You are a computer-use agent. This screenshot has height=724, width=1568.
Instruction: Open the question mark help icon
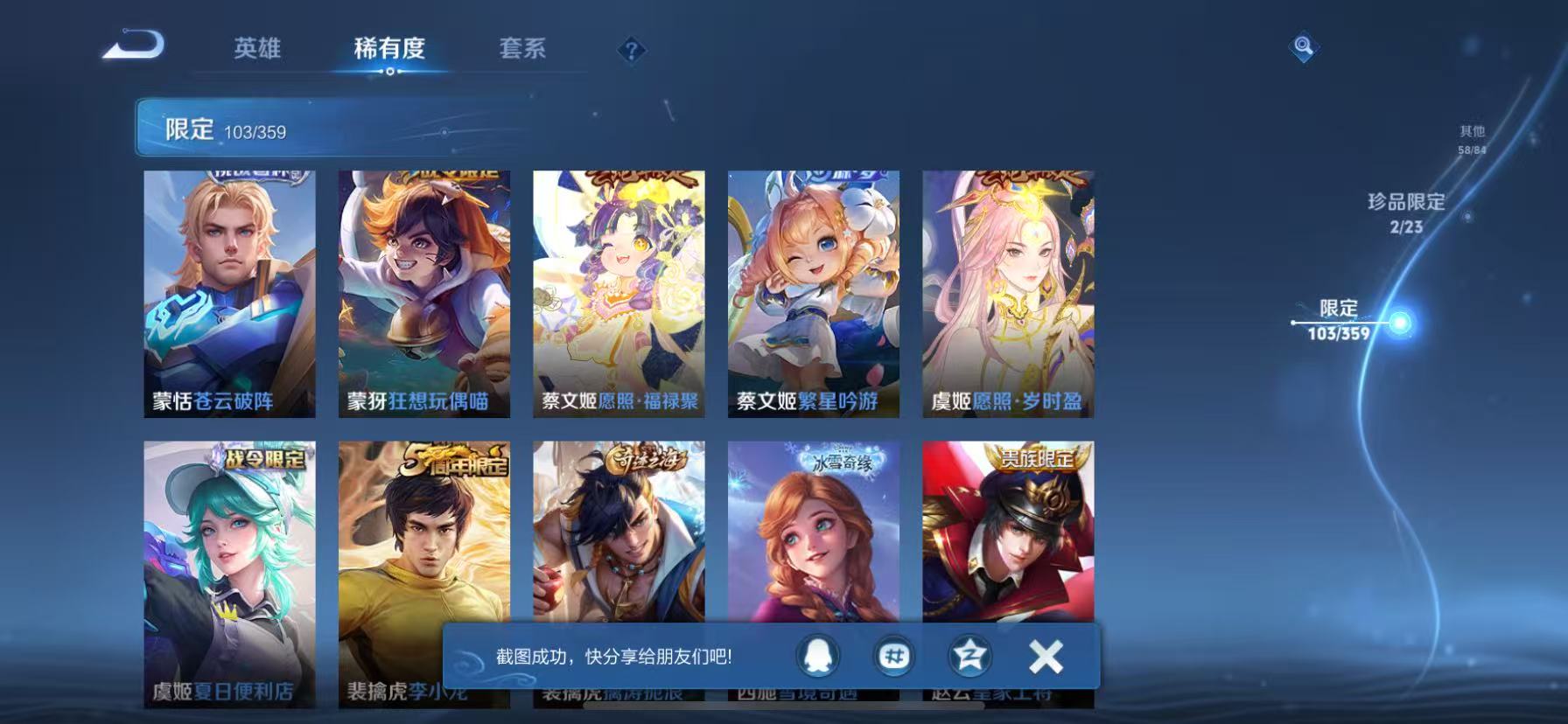click(632, 50)
